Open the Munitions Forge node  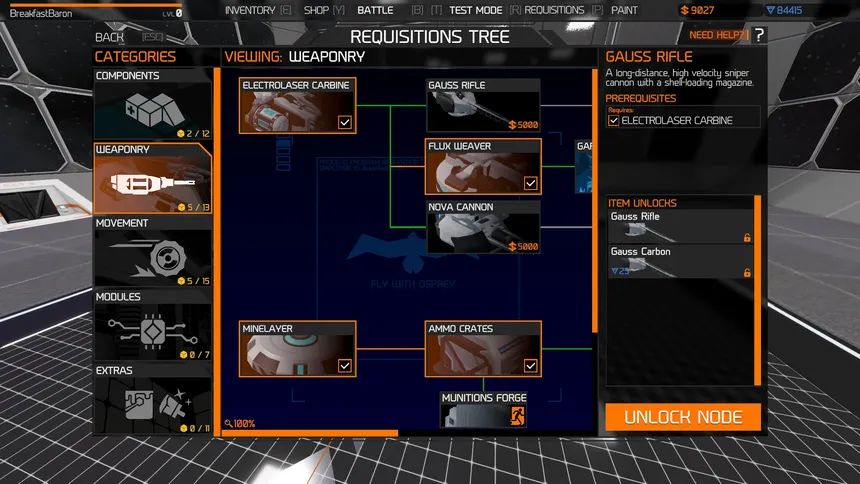[x=484, y=409]
